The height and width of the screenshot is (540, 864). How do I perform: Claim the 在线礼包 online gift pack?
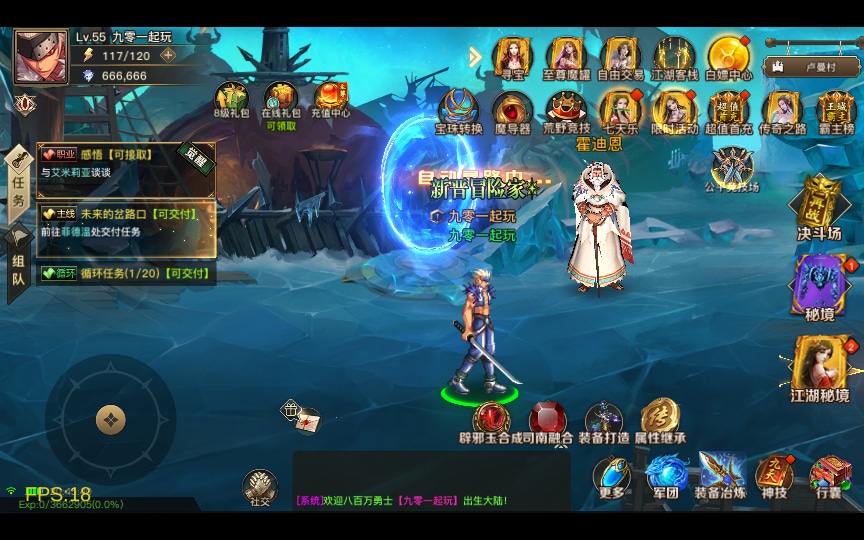pyautogui.click(x=281, y=100)
